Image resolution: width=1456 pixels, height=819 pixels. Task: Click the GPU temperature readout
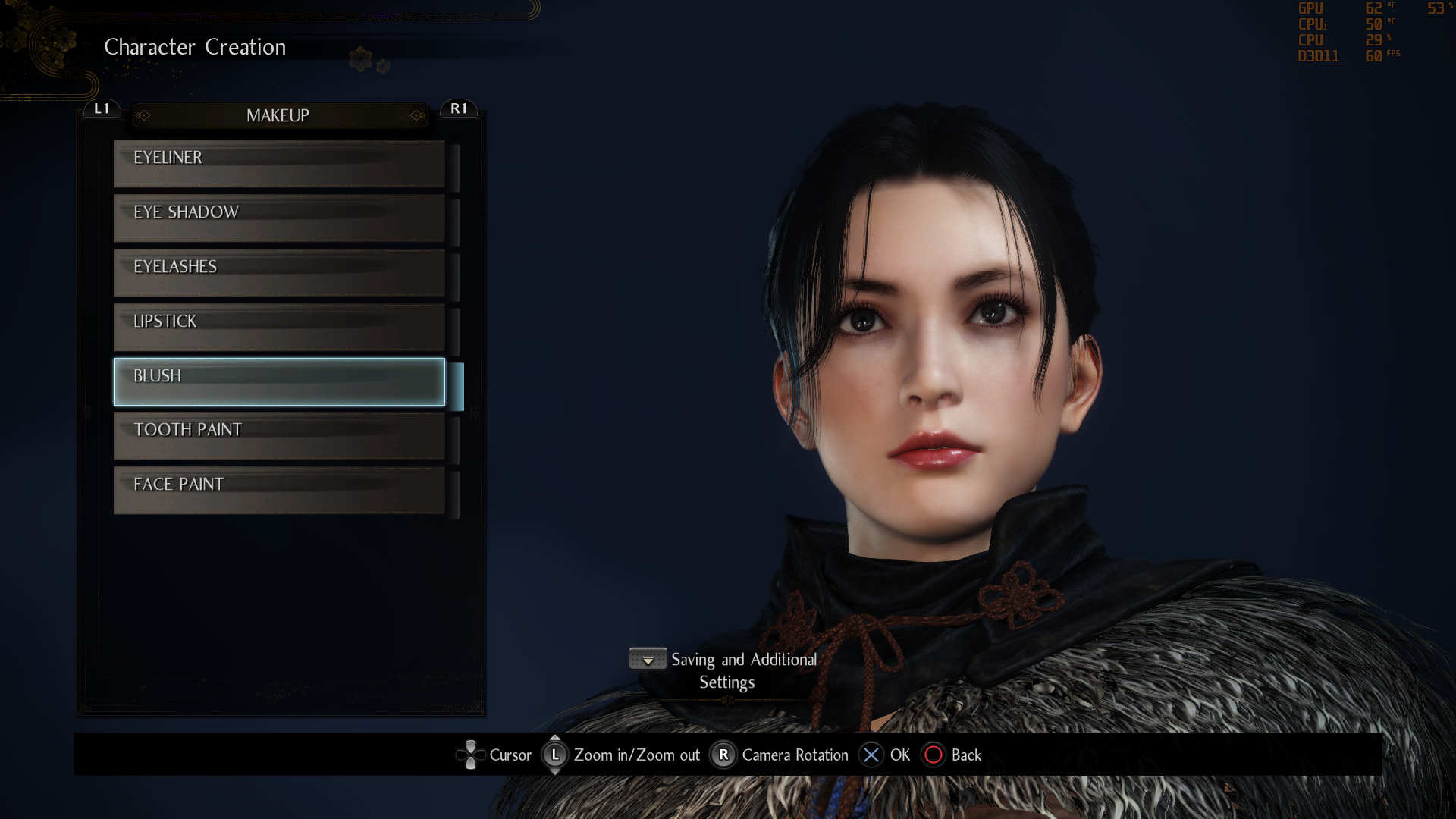(1375, 9)
